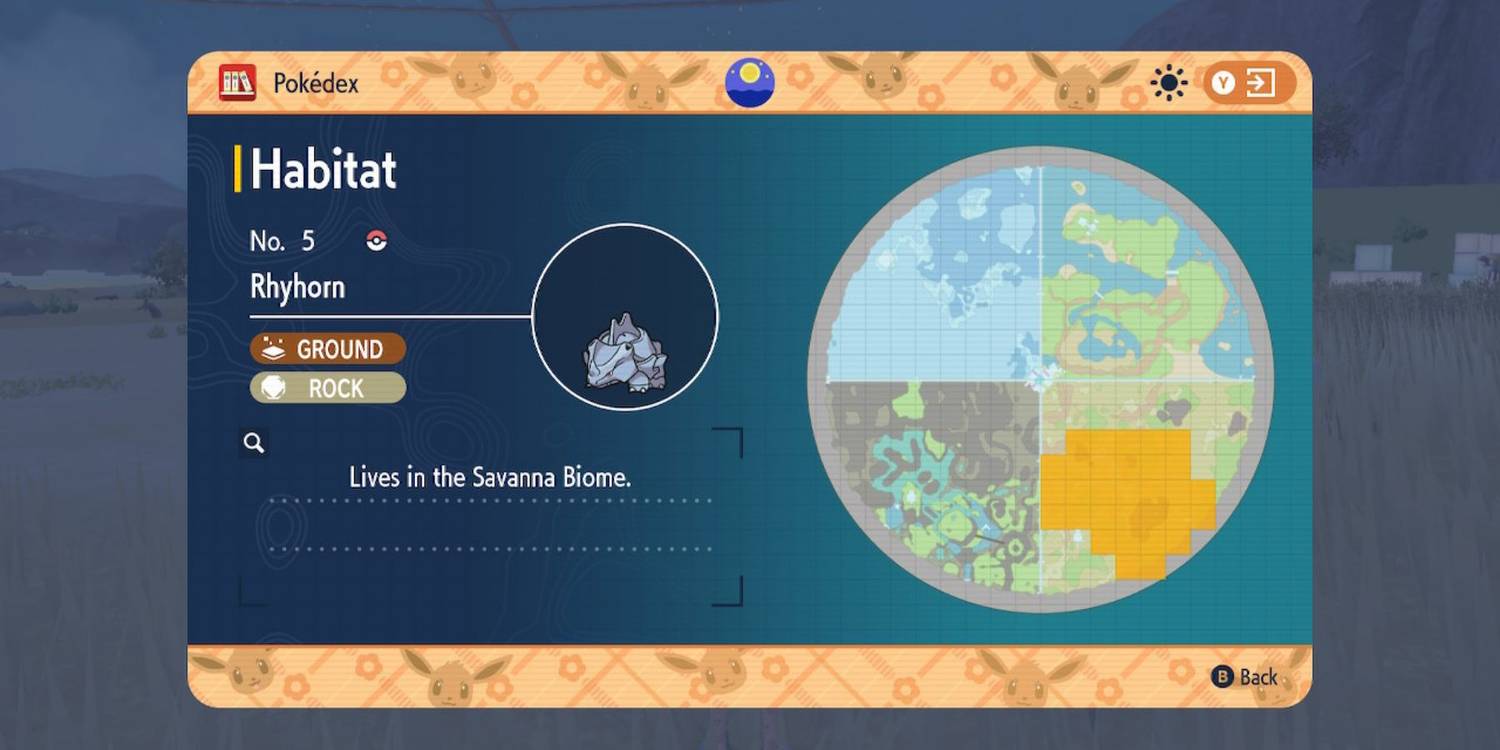Select the moon day/night icon at top center
Image resolution: width=1500 pixels, height=750 pixels.
click(750, 83)
